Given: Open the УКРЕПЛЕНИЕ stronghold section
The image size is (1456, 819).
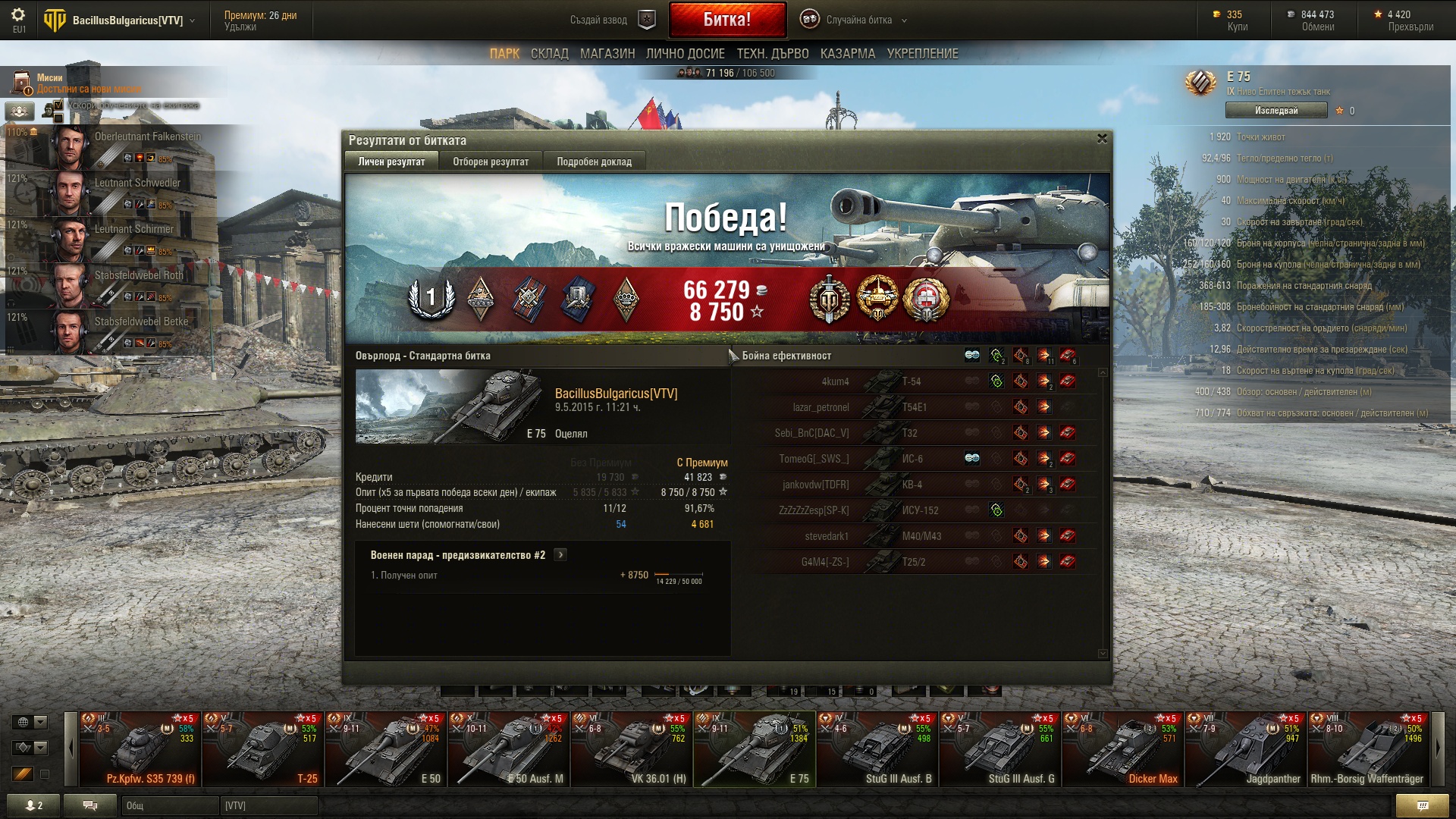Looking at the screenshot, I should [x=922, y=54].
